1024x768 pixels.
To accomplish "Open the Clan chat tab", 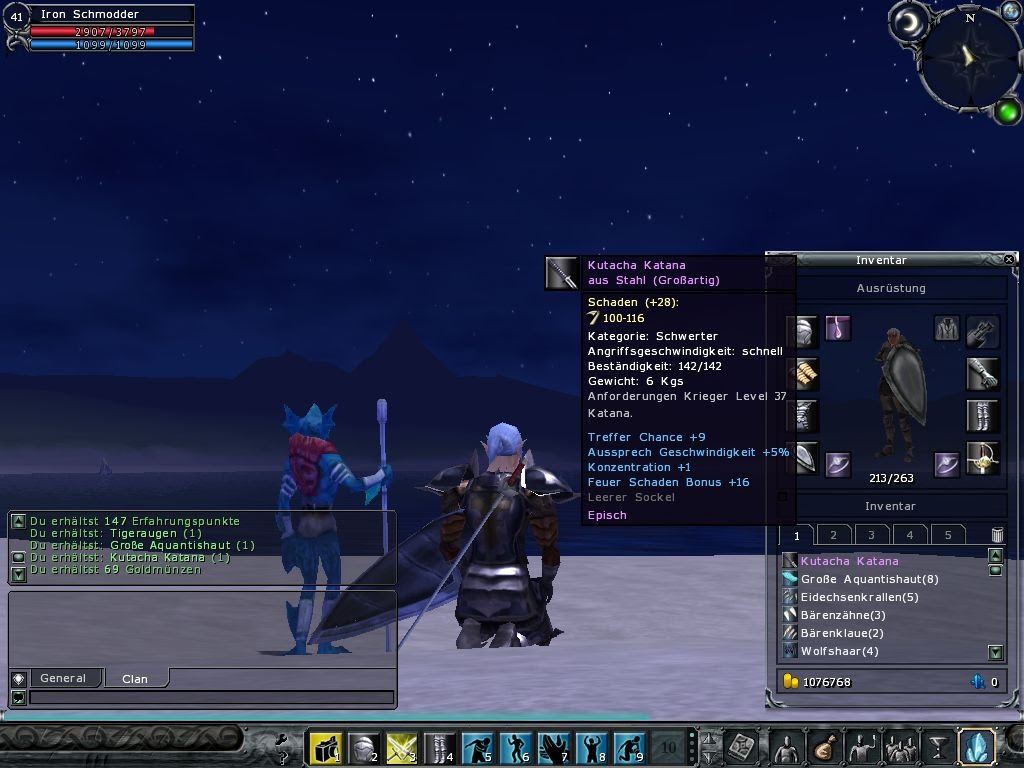I will pyautogui.click(x=135, y=678).
